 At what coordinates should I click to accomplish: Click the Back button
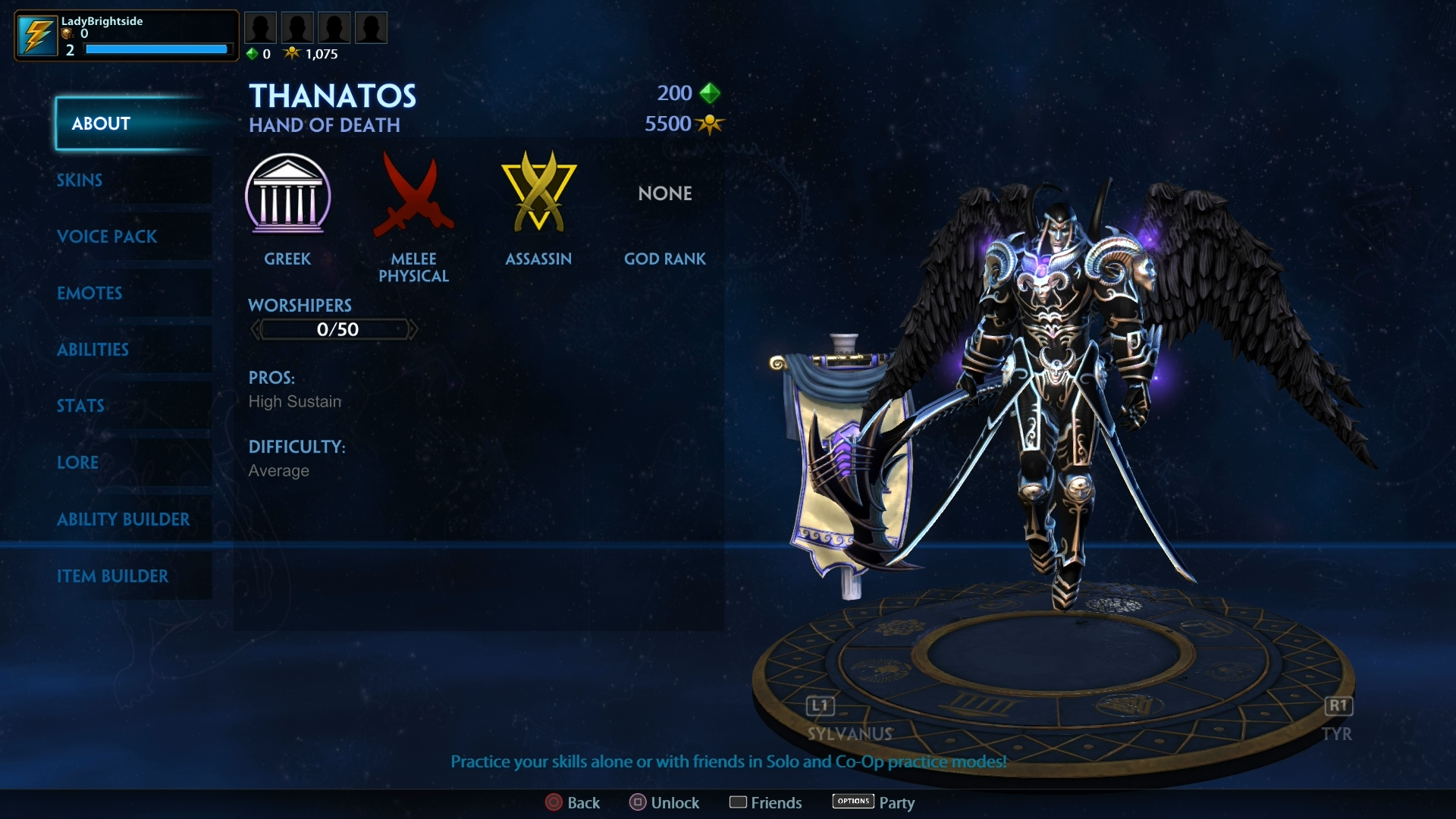tap(573, 802)
